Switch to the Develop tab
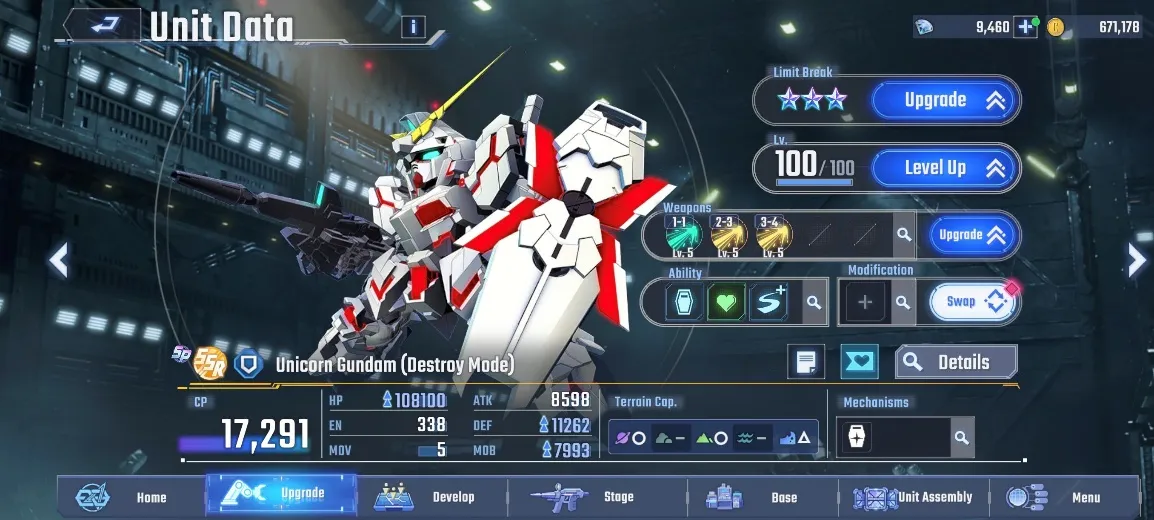The width and height of the screenshot is (1154, 520). point(430,497)
